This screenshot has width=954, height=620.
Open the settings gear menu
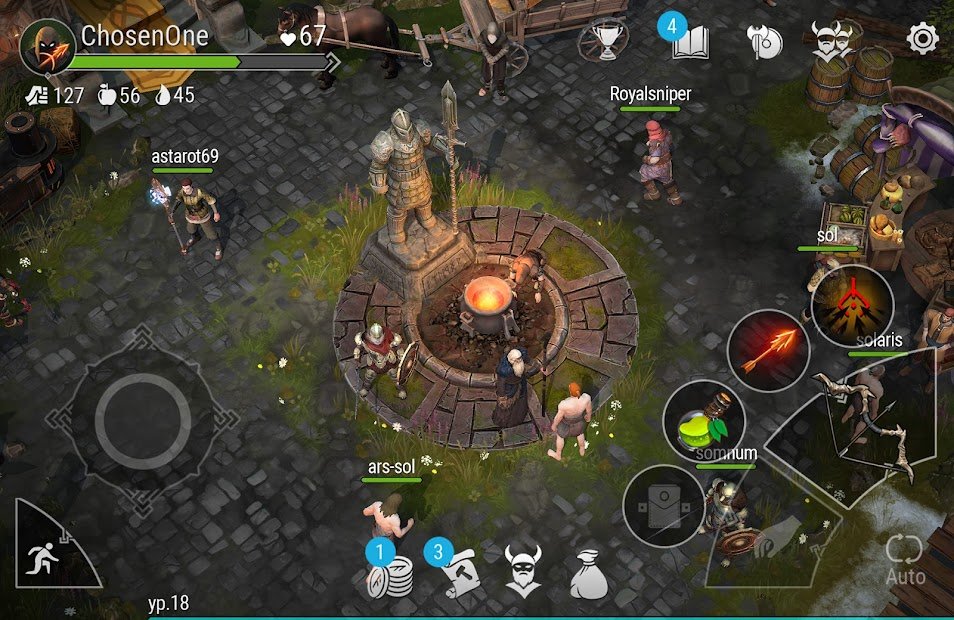tap(922, 40)
